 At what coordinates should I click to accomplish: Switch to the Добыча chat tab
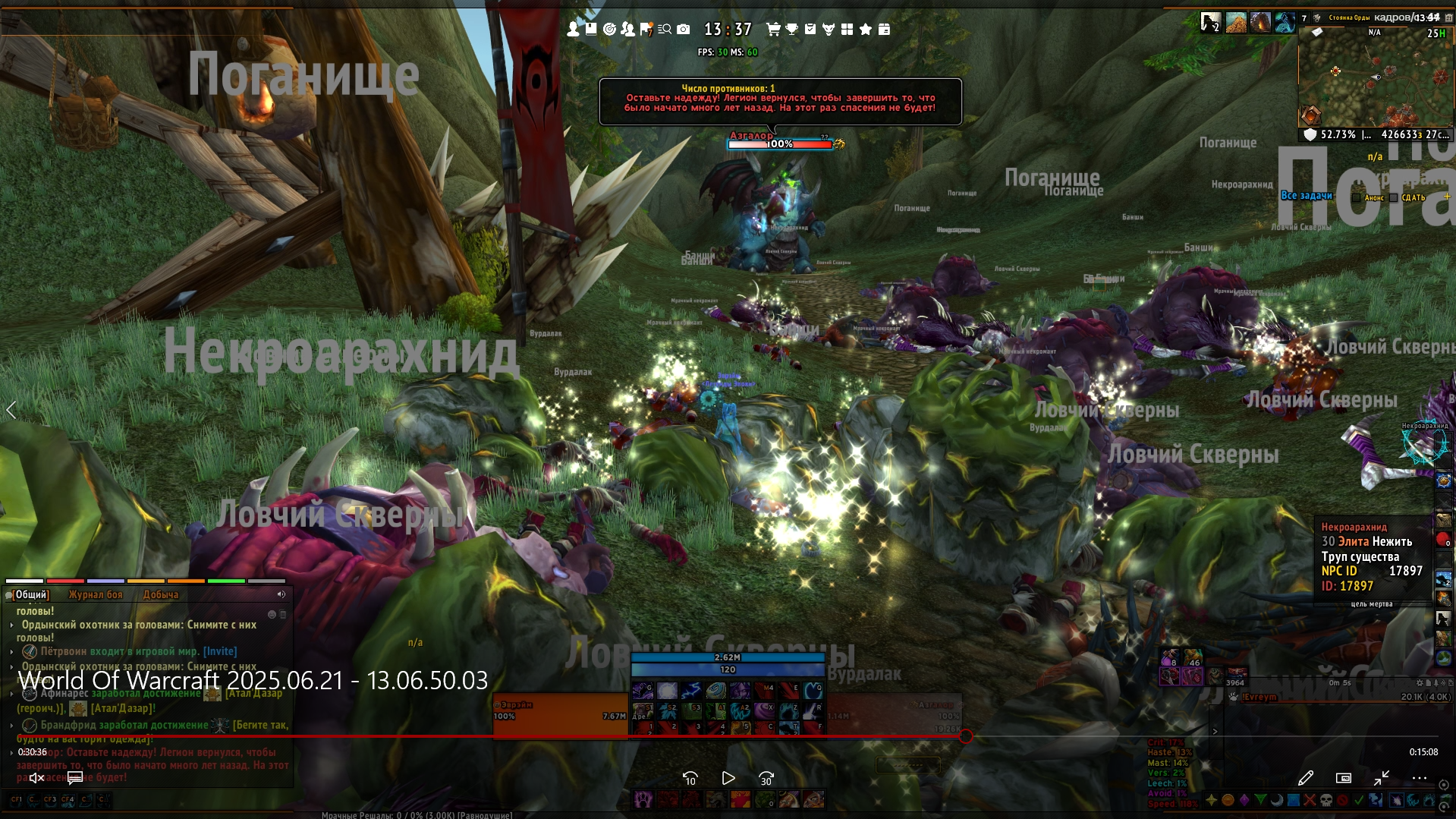161,594
